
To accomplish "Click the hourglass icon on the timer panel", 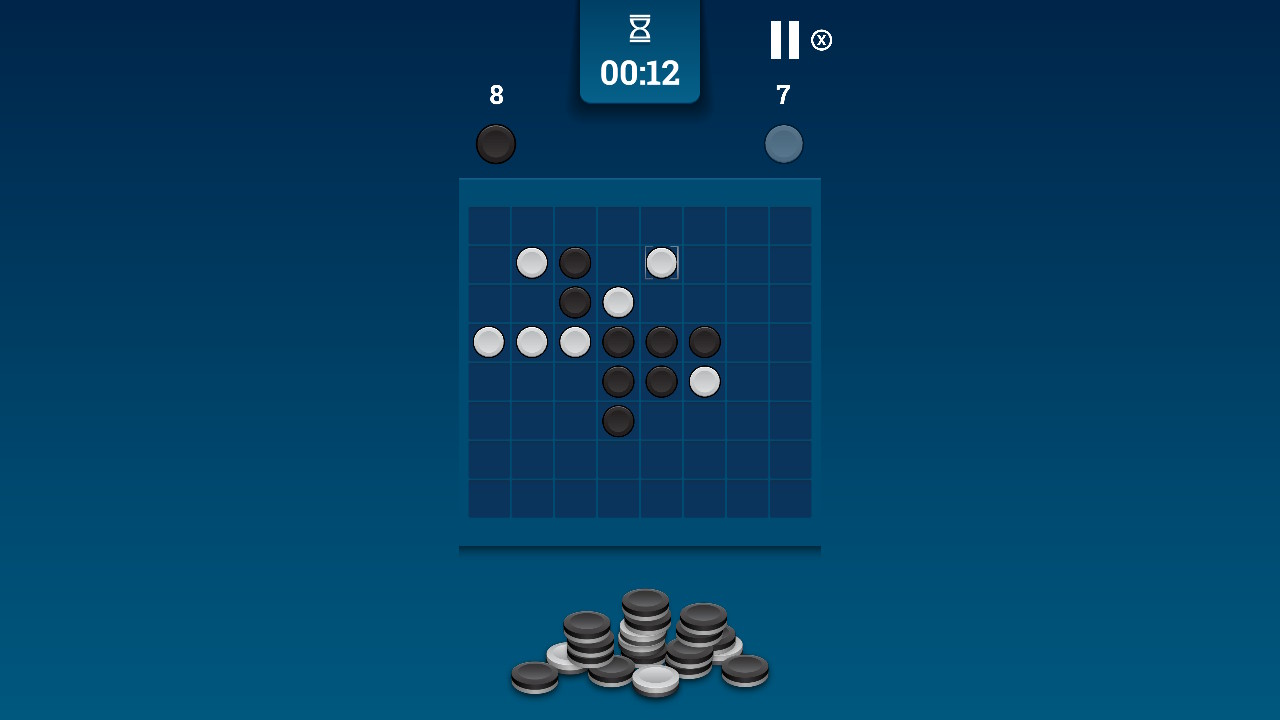I will tap(639, 28).
